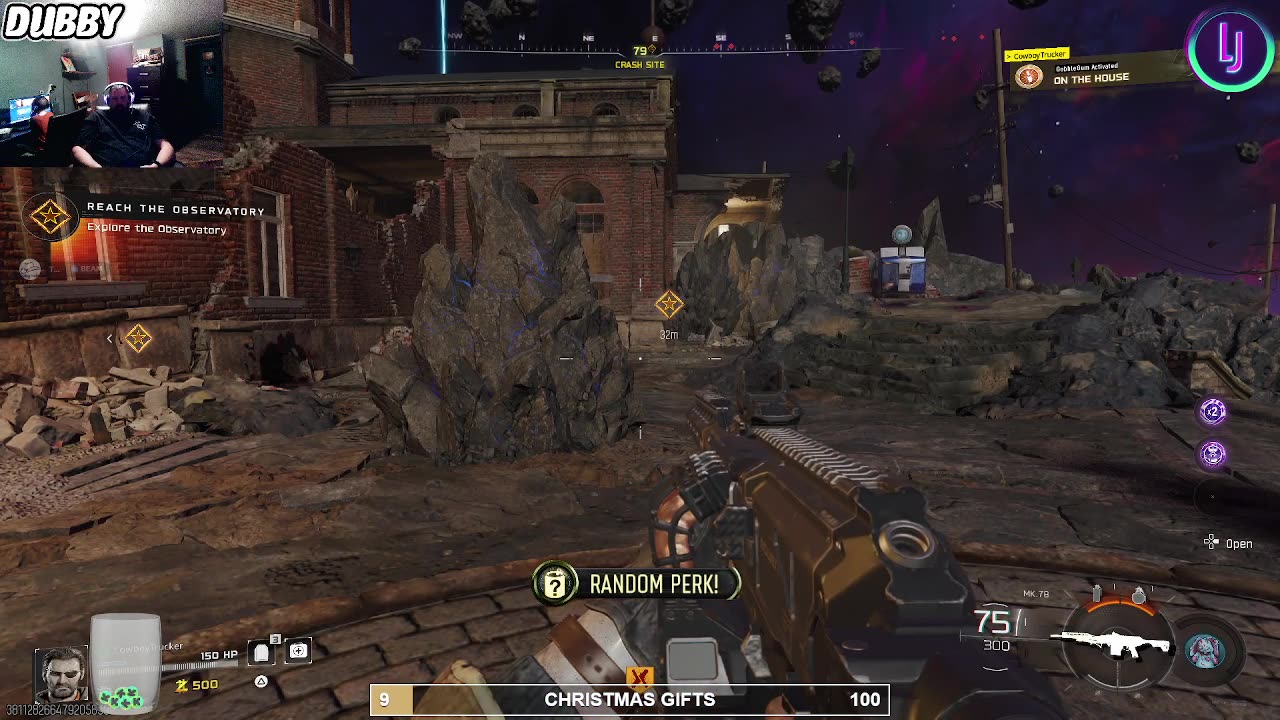Click the grey GobbleGum cup with green candies
Screen dimensions: 1280x720
coord(125,662)
